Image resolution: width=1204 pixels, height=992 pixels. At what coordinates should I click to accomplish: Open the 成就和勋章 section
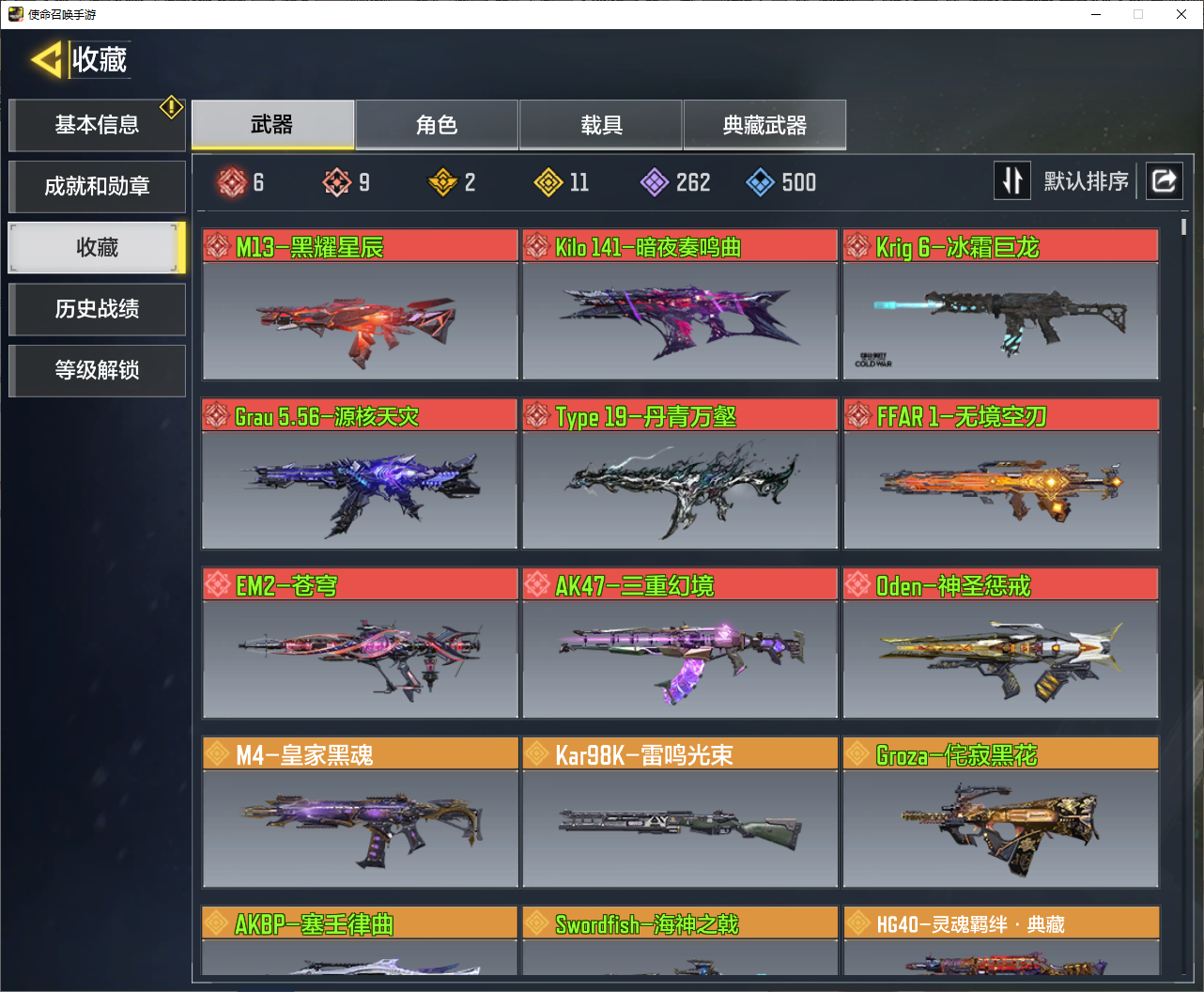click(x=97, y=186)
